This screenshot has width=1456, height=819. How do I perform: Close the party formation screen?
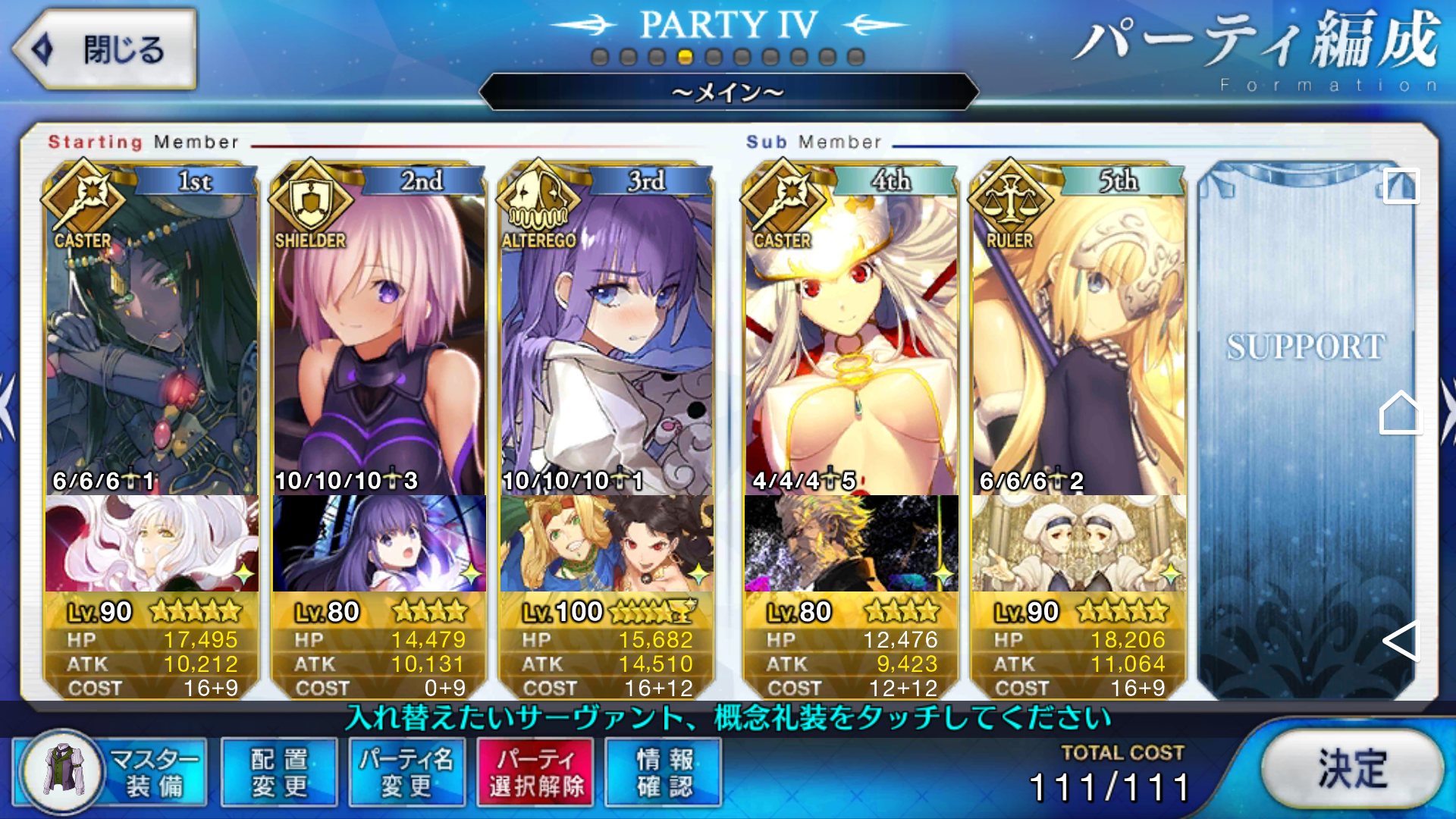tap(105, 50)
